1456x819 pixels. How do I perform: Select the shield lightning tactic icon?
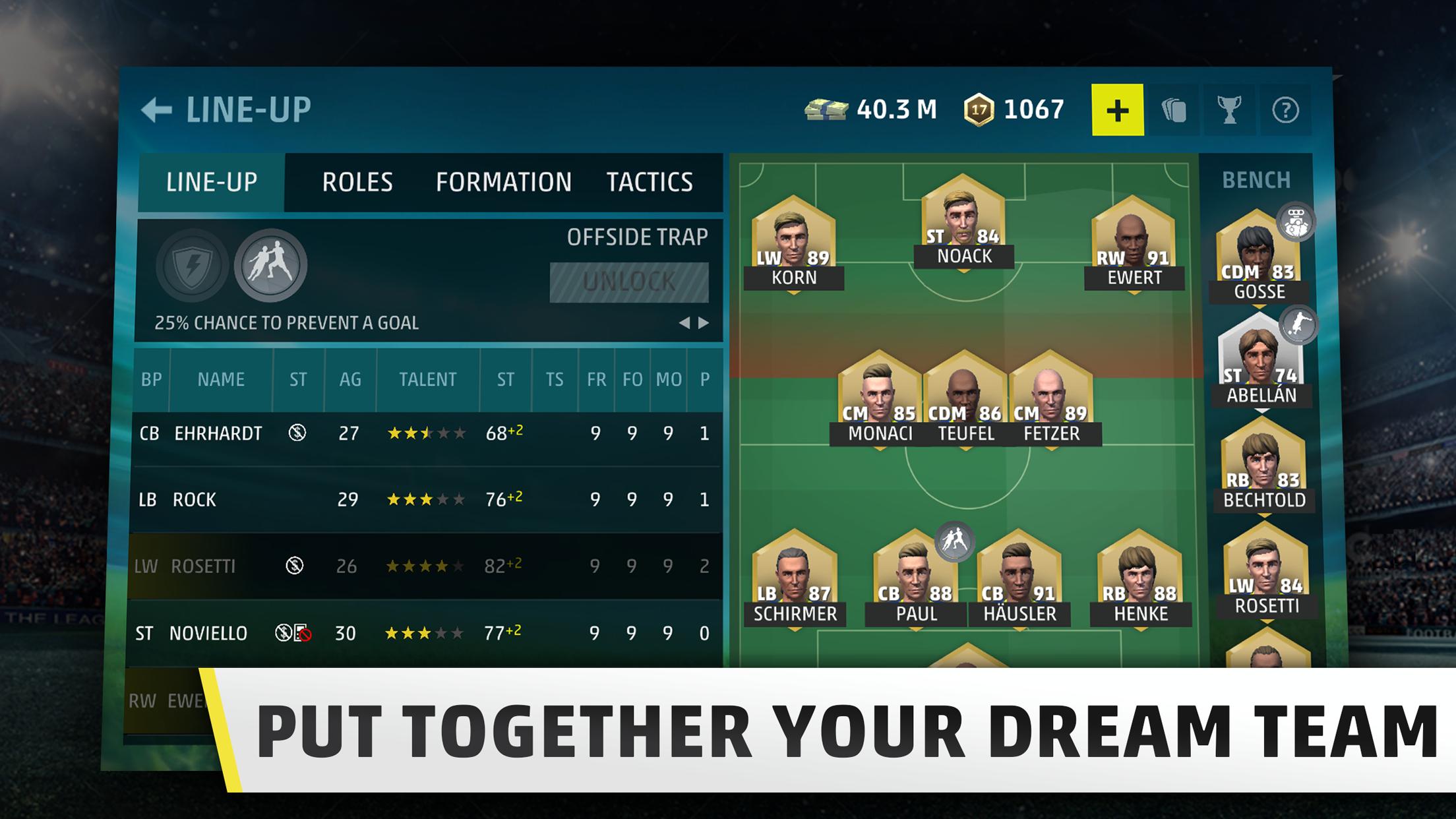[193, 266]
